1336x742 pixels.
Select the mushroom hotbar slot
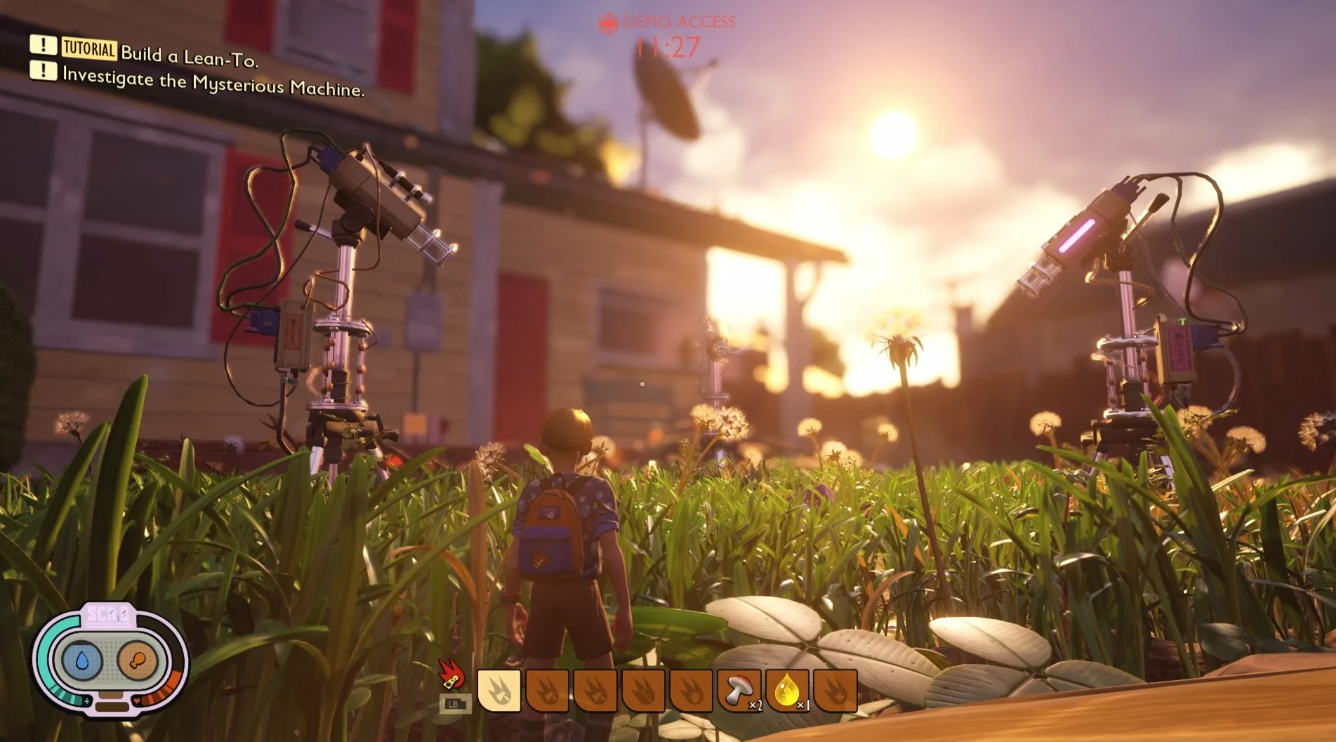[740, 690]
